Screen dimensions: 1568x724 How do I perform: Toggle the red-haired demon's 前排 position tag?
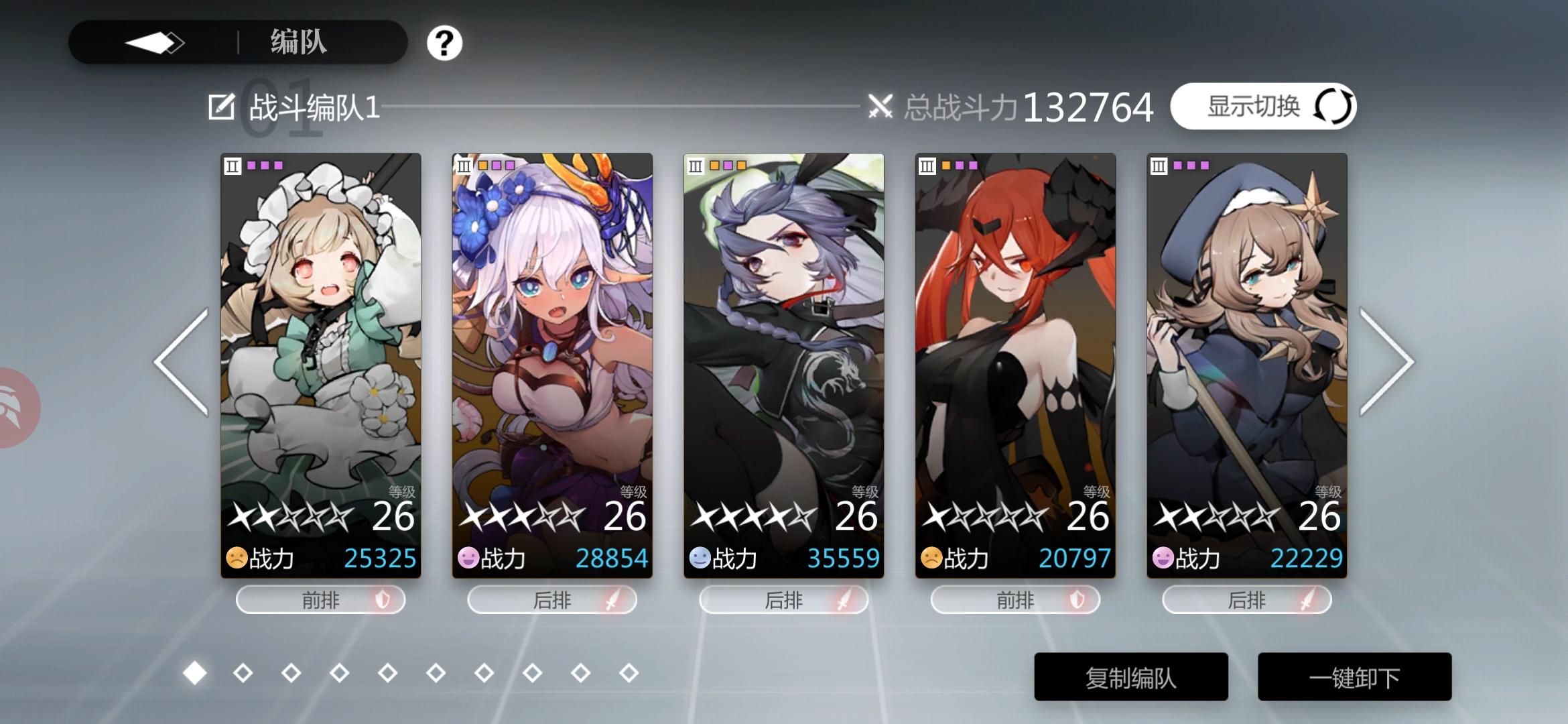tap(1015, 600)
